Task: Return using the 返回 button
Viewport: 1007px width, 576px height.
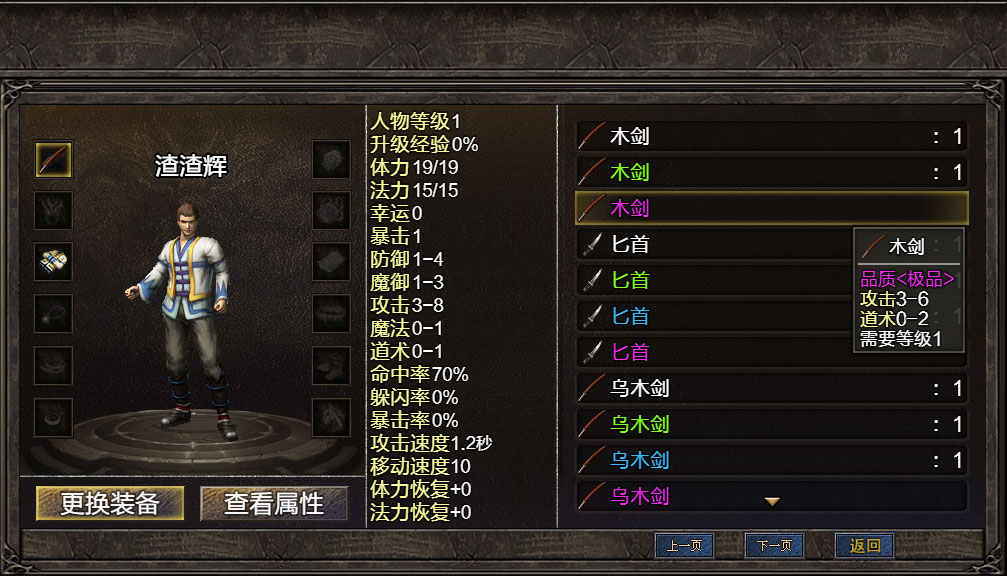Action: pos(864,546)
